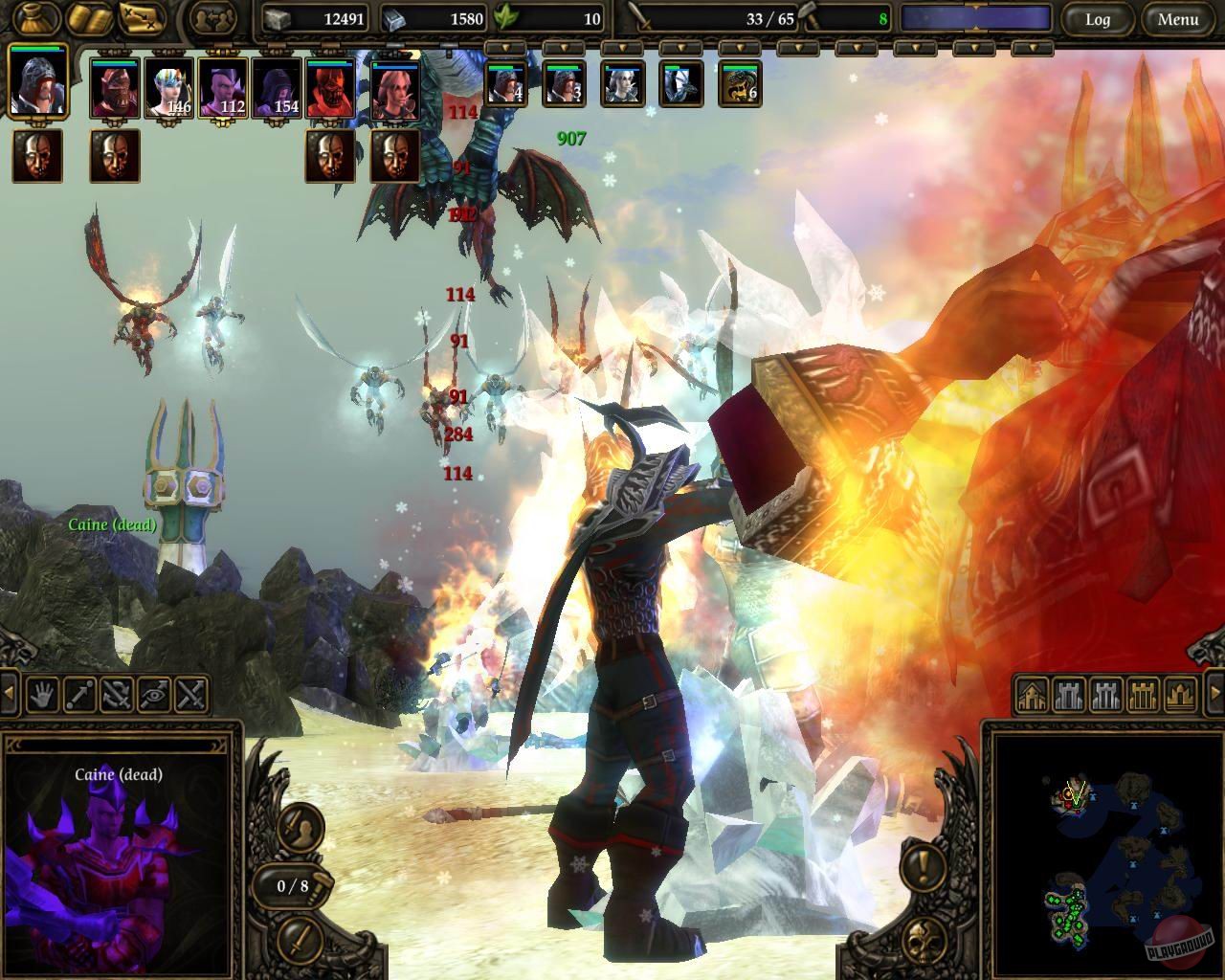Open the quest log book icon
Viewport: 1225px width, 980px height.
click(88, 17)
